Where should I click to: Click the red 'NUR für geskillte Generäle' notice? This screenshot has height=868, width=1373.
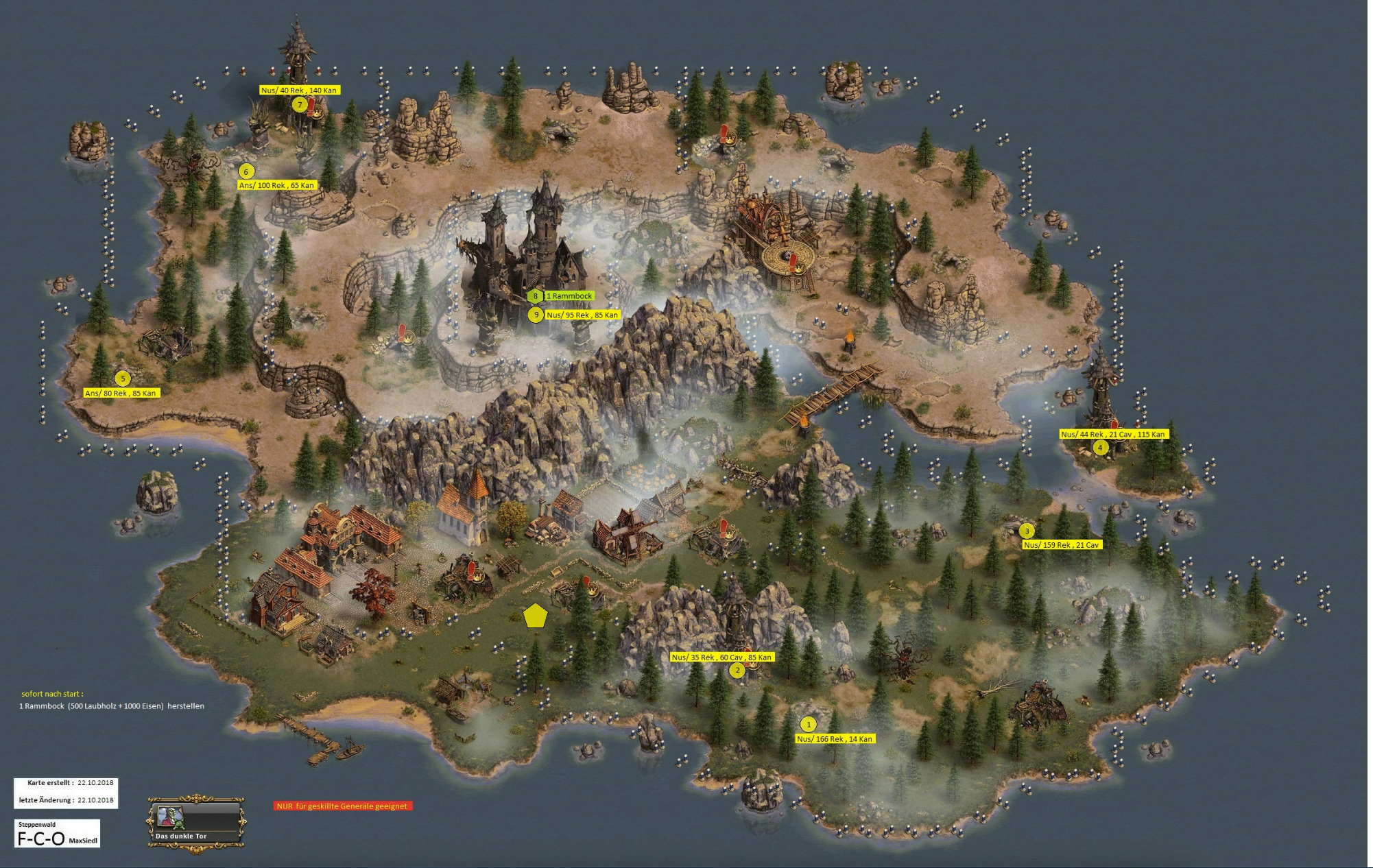point(342,806)
